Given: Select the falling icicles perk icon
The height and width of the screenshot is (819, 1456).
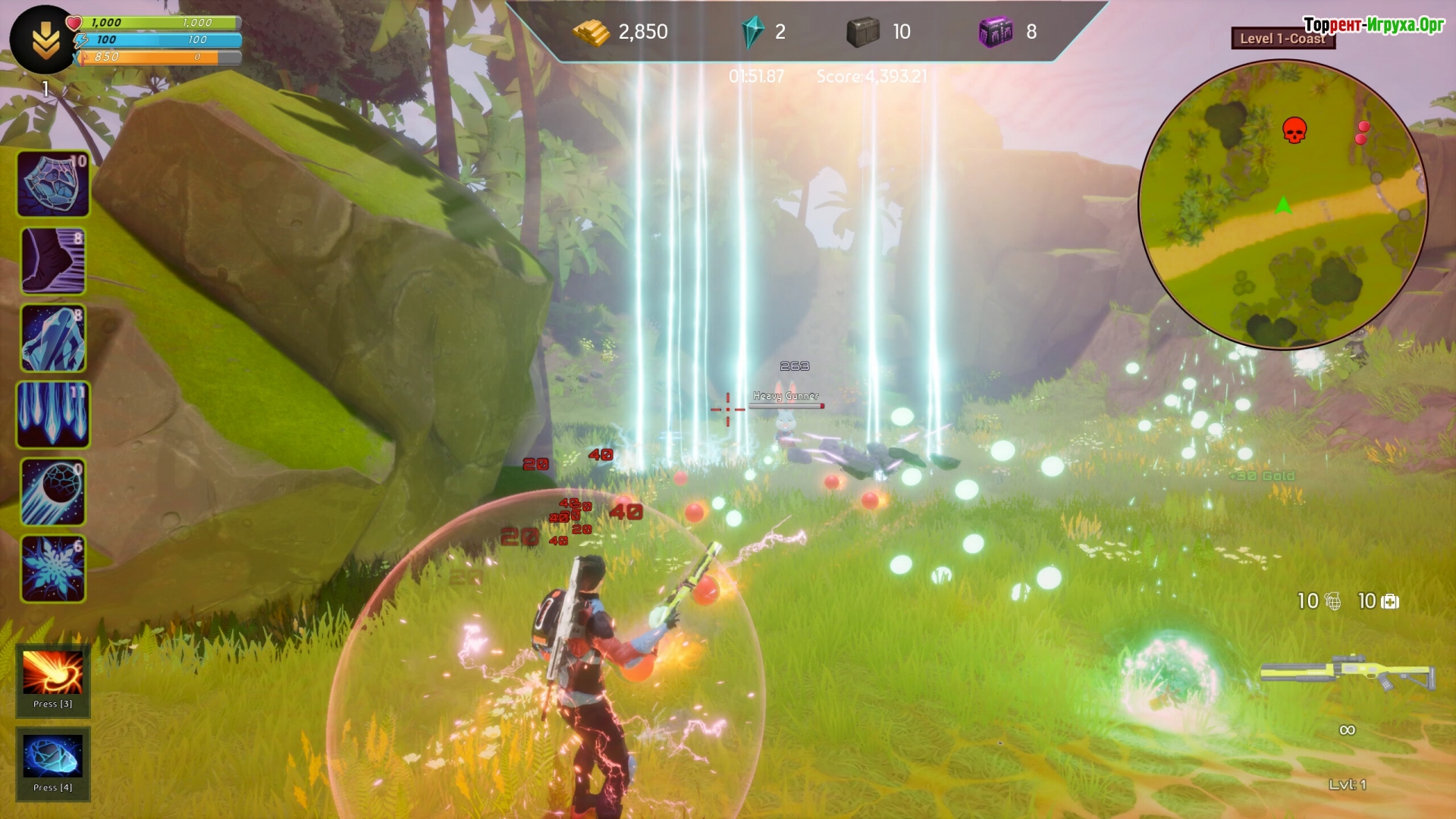Looking at the screenshot, I should click(53, 415).
